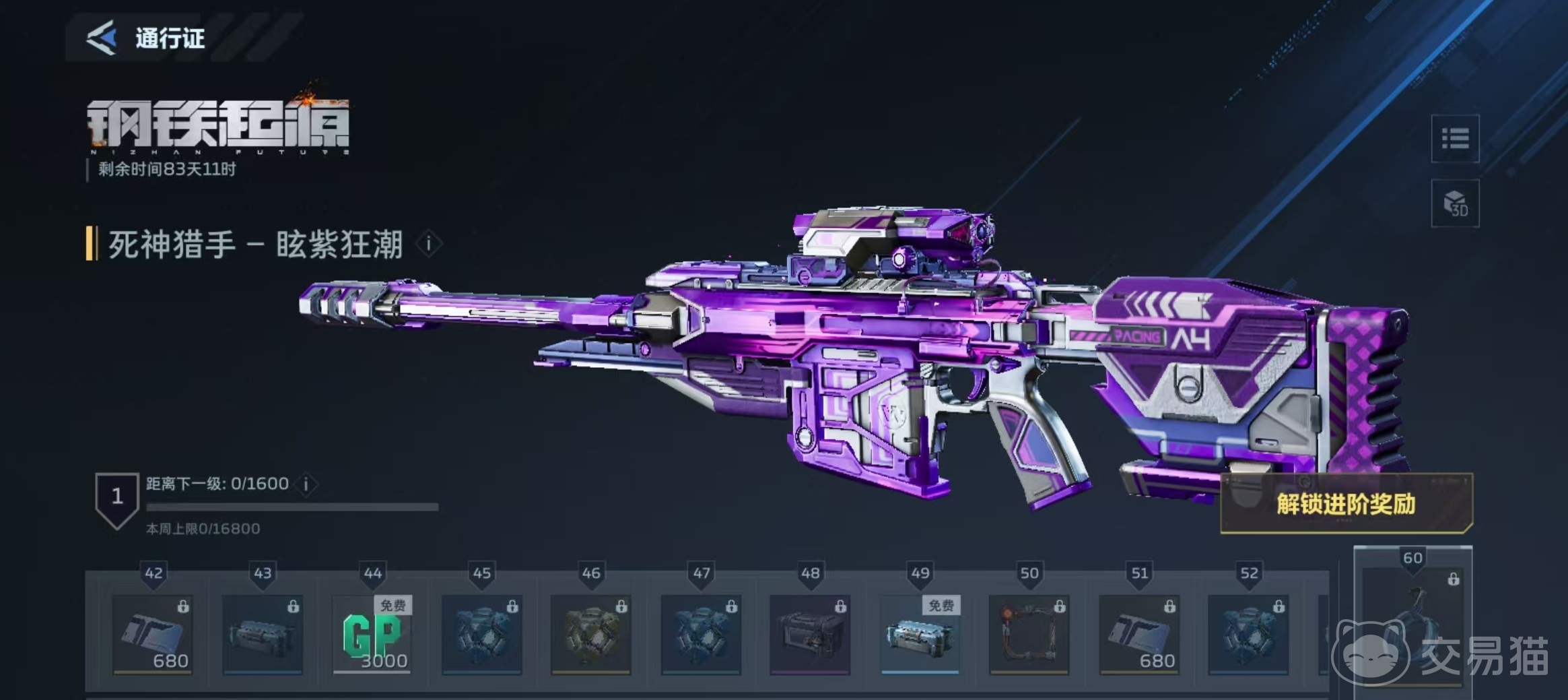Select the level 43 reward crate
This screenshot has width=1568, height=700.
point(263,634)
